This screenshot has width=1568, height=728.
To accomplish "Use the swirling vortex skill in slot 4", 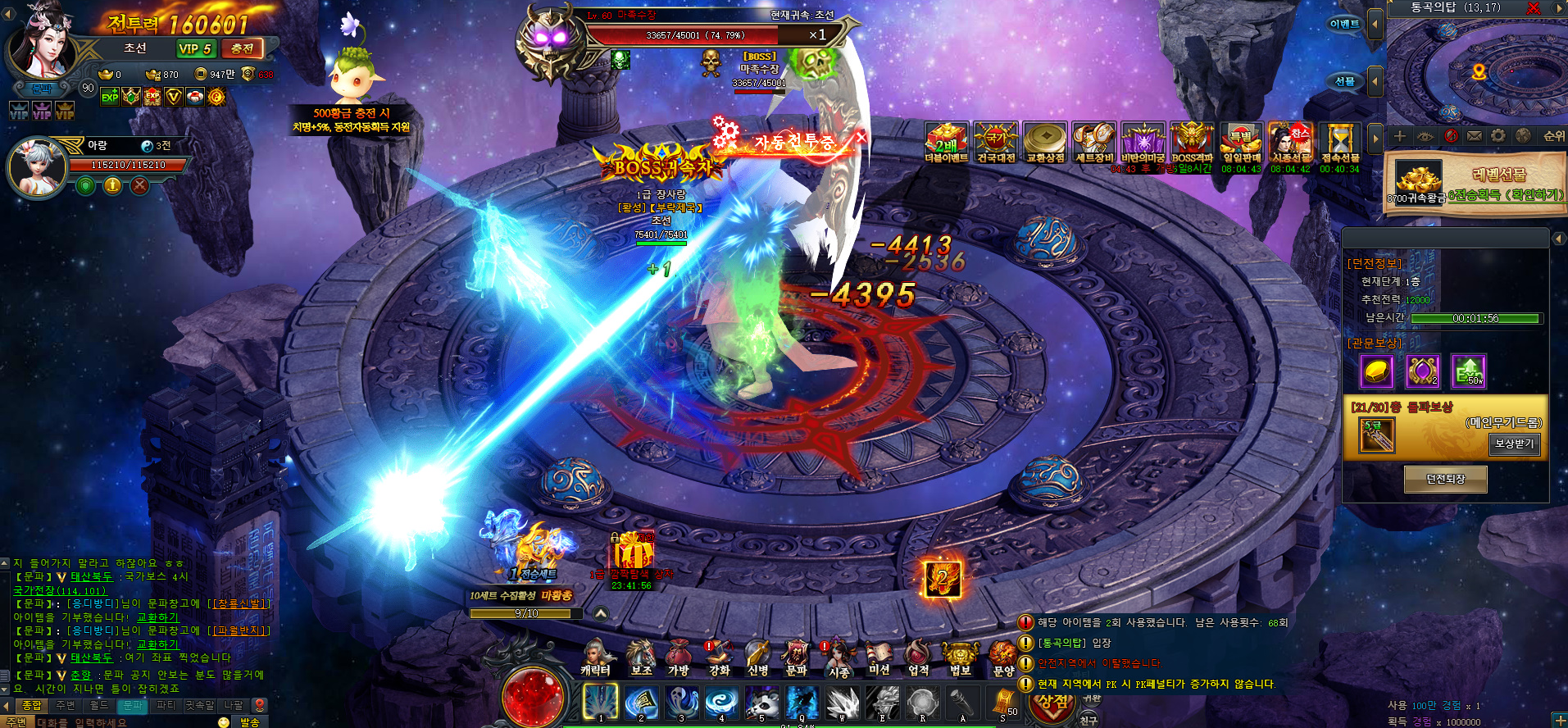I will point(721,703).
